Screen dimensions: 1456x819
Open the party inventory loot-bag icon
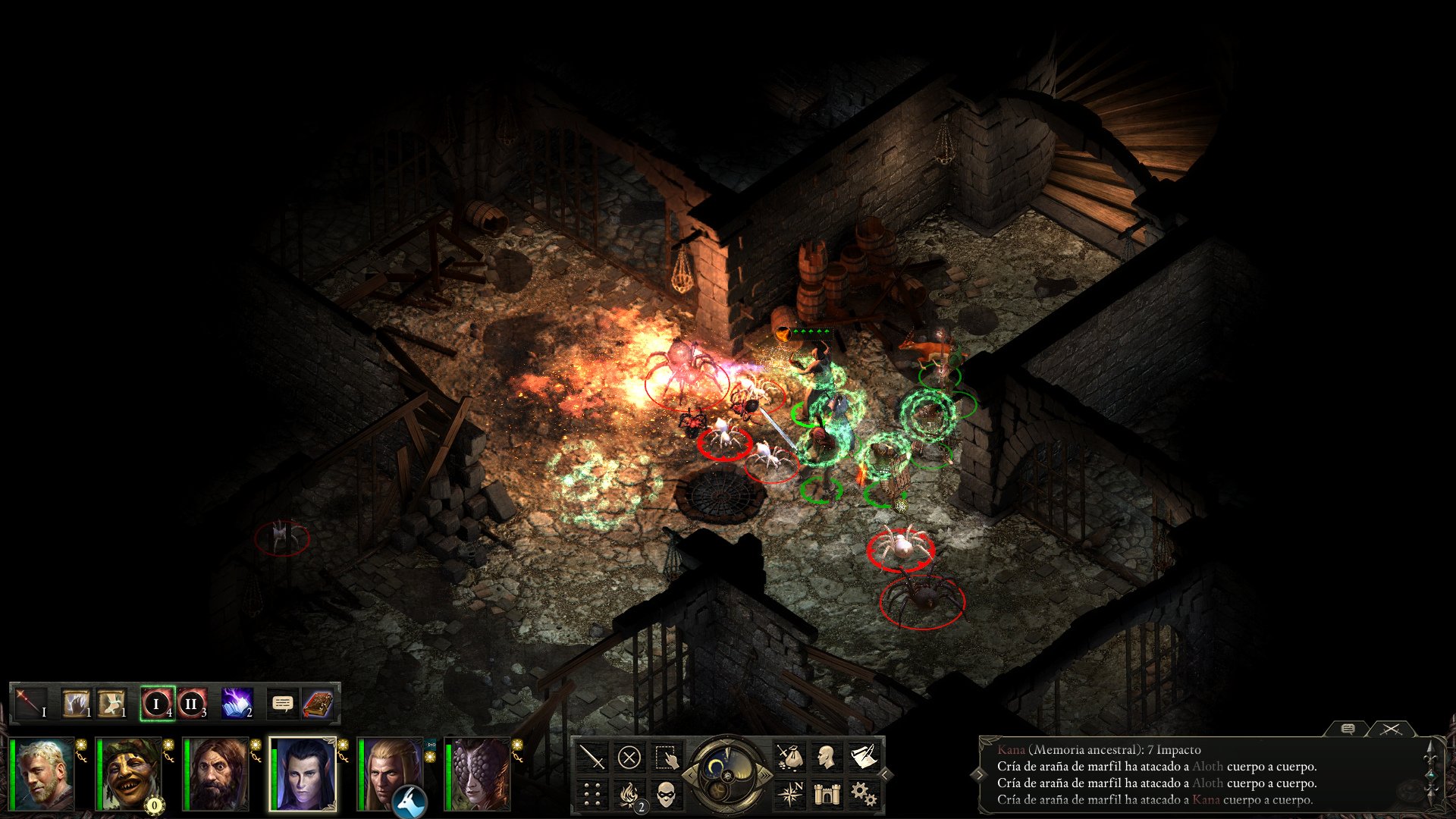pos(790,757)
